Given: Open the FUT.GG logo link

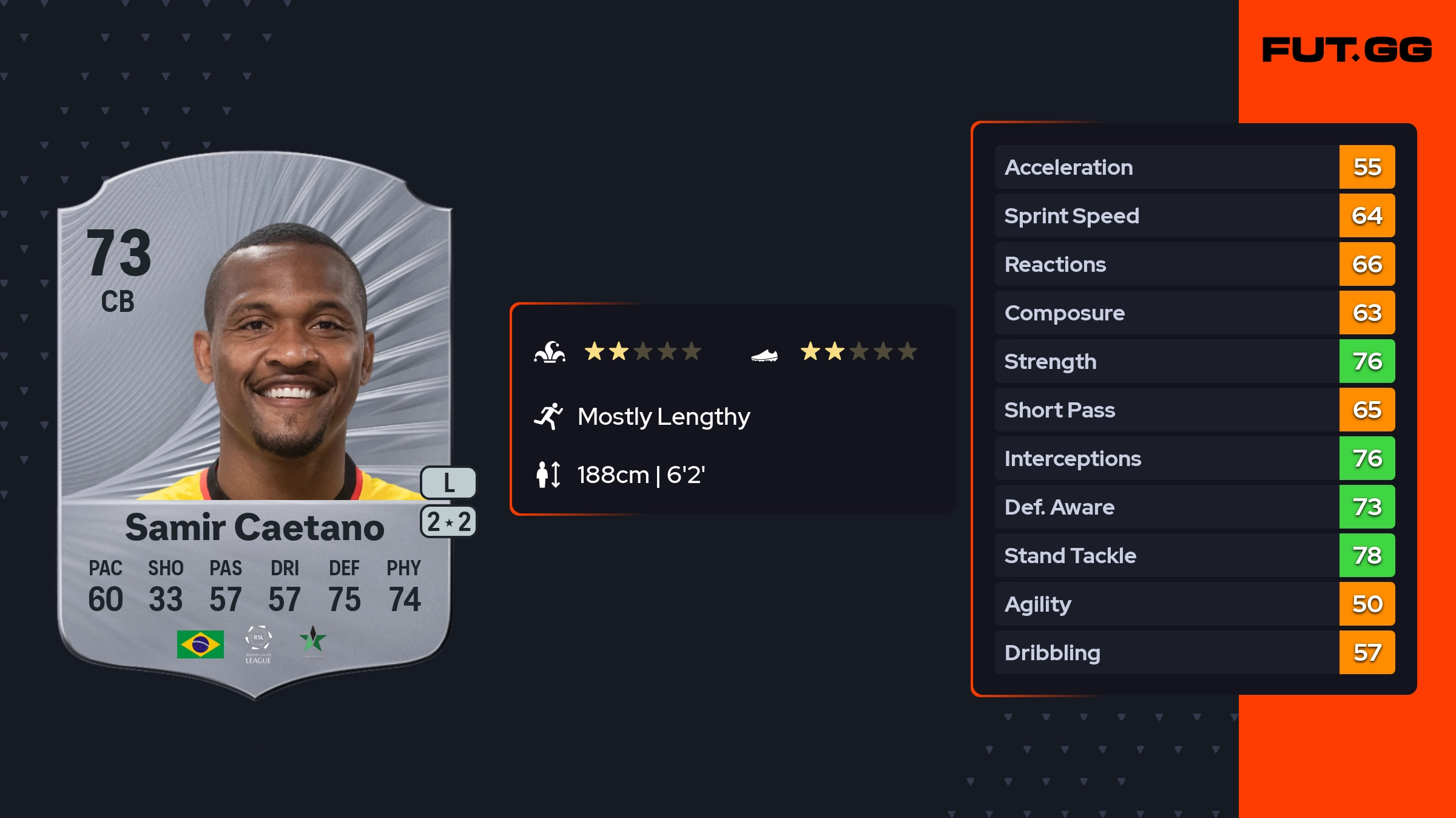Looking at the screenshot, I should (x=1347, y=50).
